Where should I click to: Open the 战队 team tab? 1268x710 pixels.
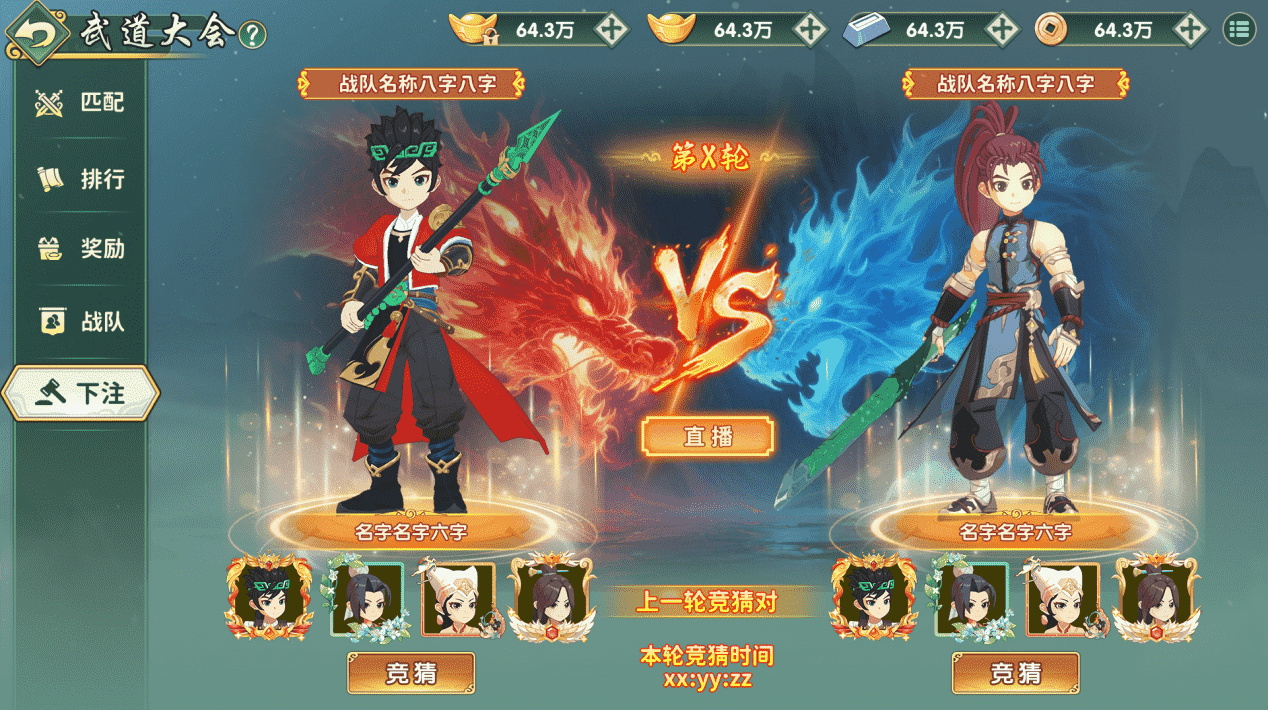80,322
